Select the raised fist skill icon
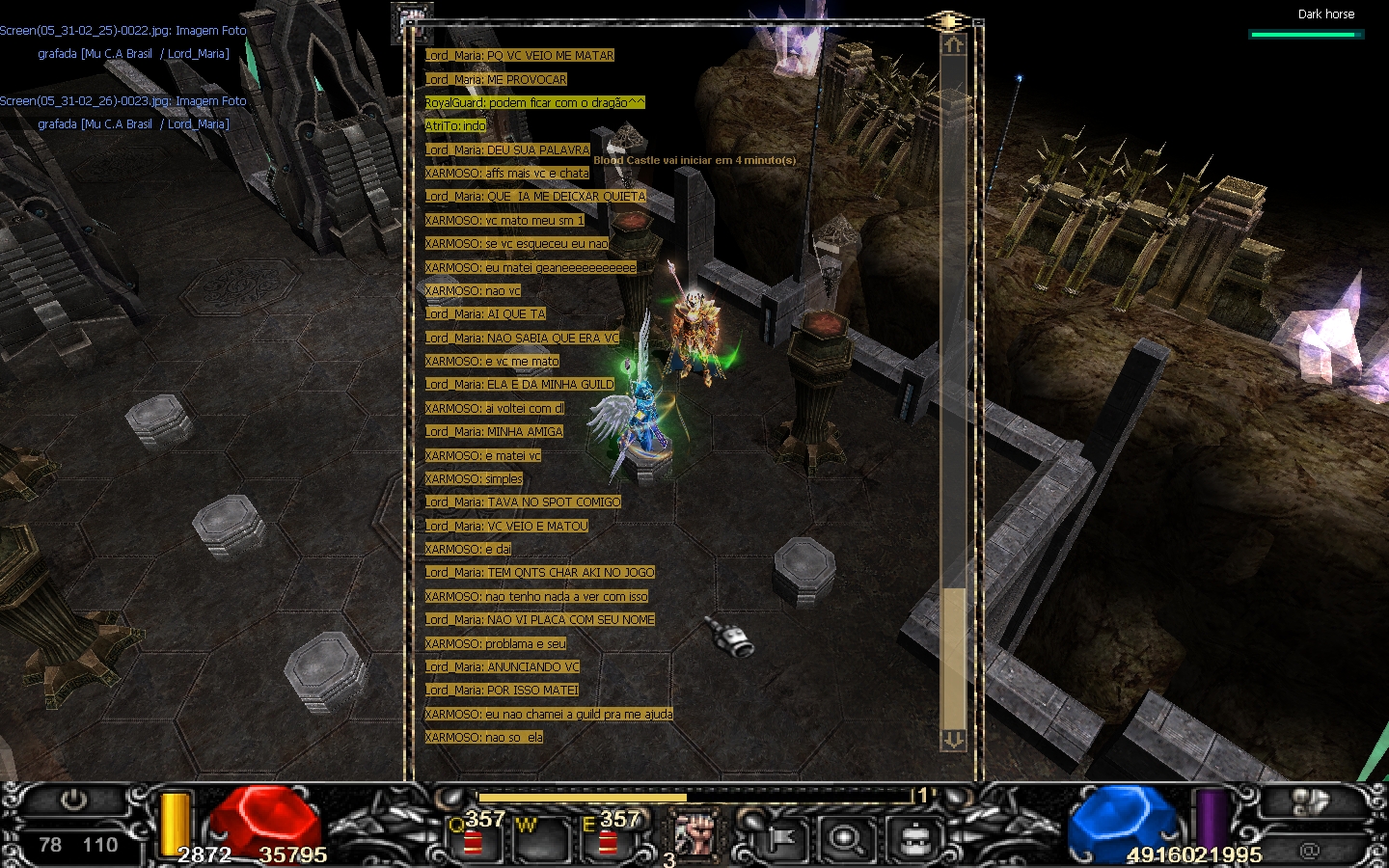This screenshot has width=1389, height=868. [x=694, y=833]
